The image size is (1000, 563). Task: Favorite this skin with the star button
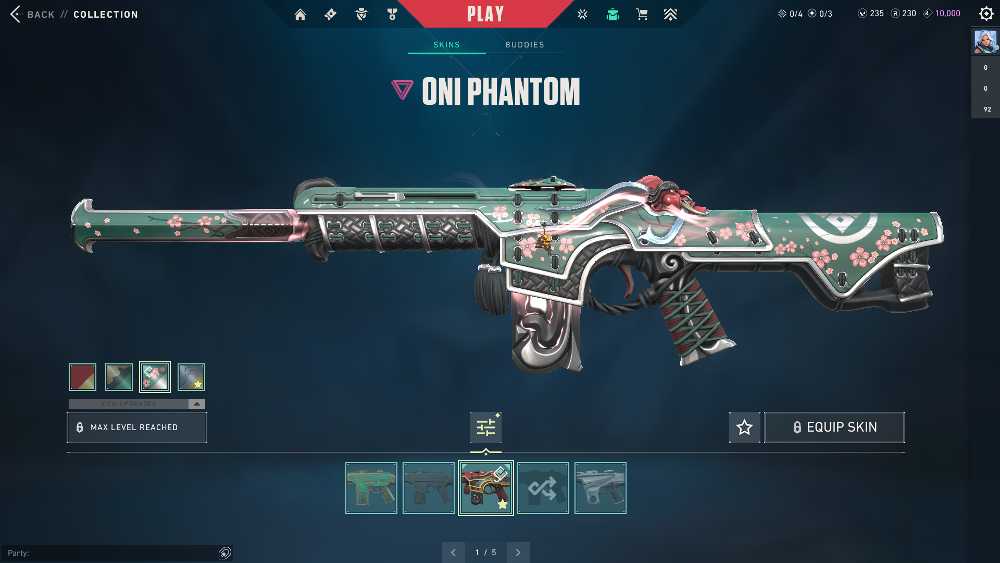pos(744,427)
